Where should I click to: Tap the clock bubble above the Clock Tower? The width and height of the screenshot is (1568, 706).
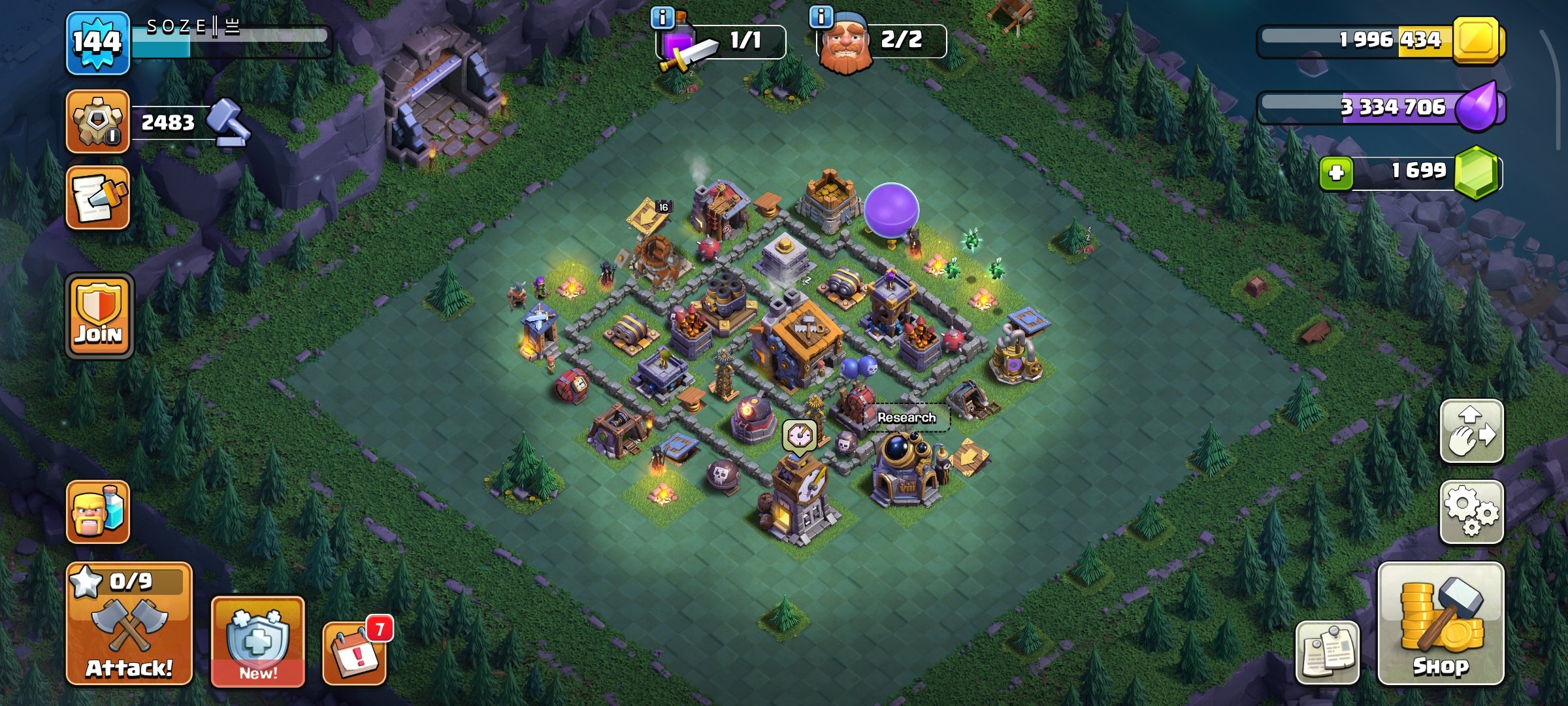[x=799, y=434]
